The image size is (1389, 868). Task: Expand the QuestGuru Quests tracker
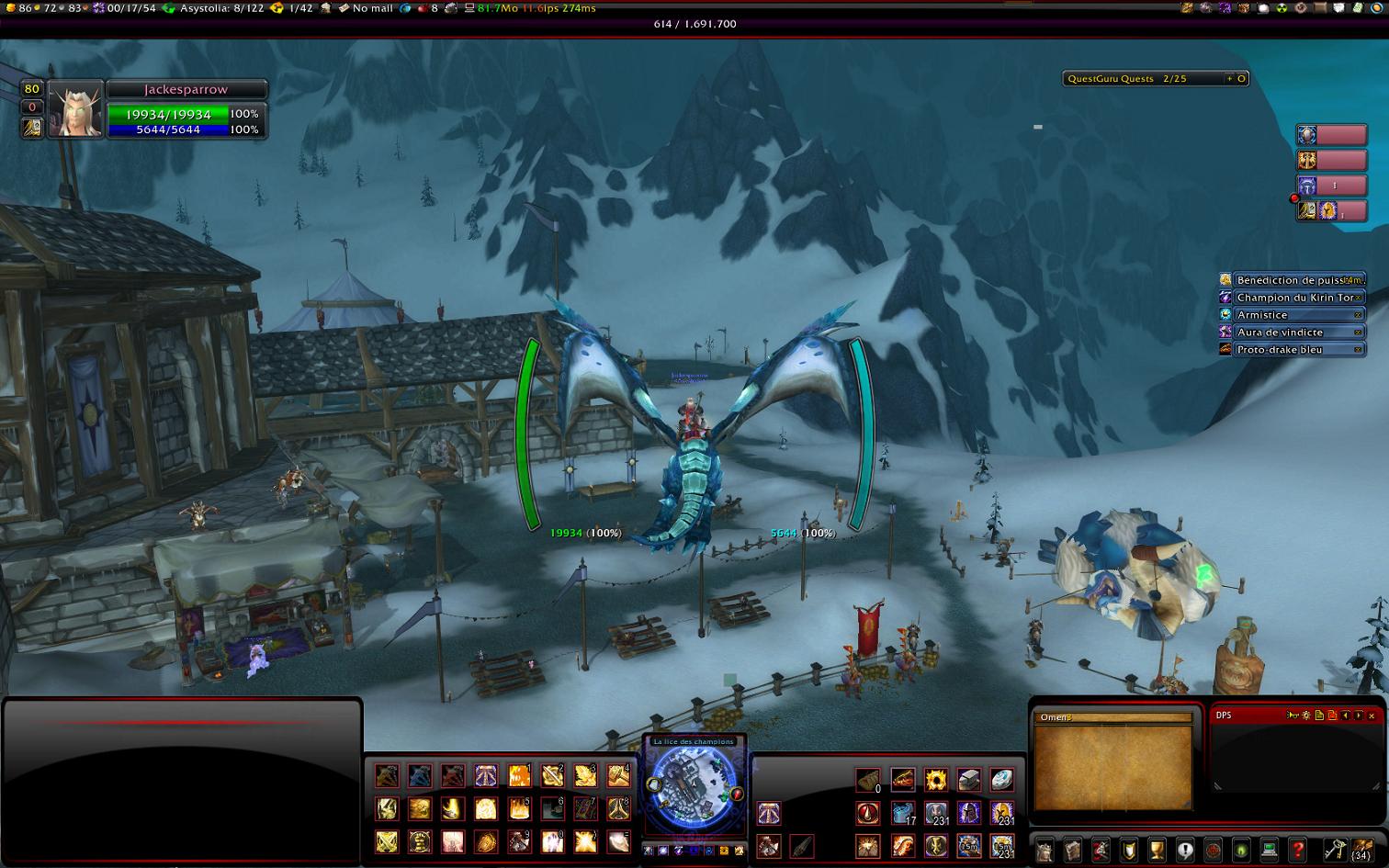coord(1230,79)
